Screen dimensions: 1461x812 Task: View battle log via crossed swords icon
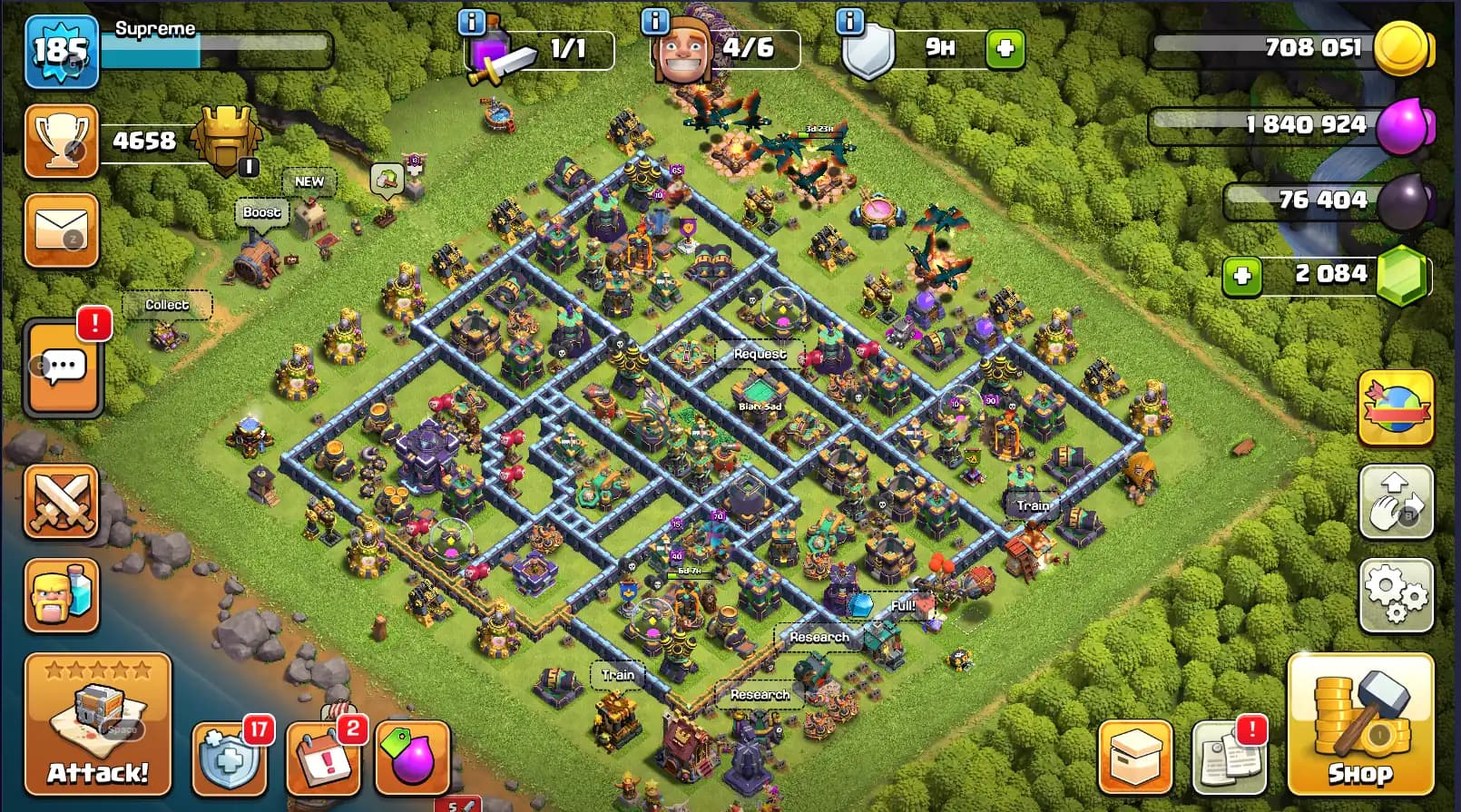tap(61, 502)
